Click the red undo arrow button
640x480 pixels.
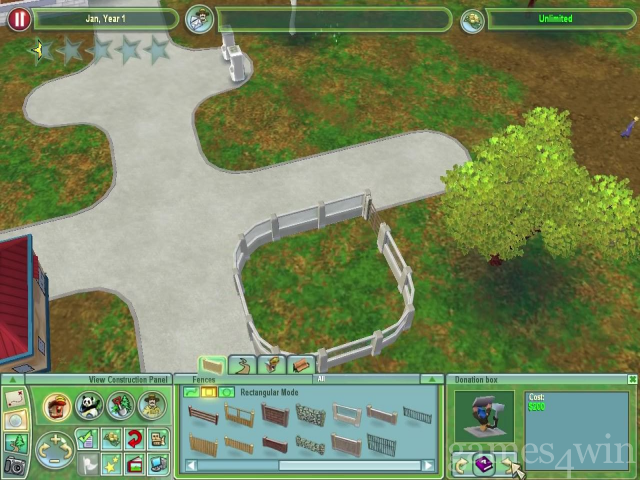click(x=133, y=439)
